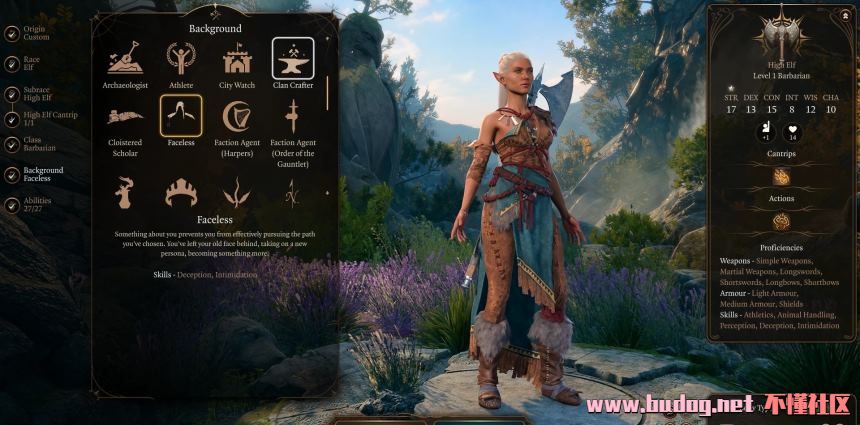Select the Faceless background tile
Screen dimensions: 860x425
(181, 117)
